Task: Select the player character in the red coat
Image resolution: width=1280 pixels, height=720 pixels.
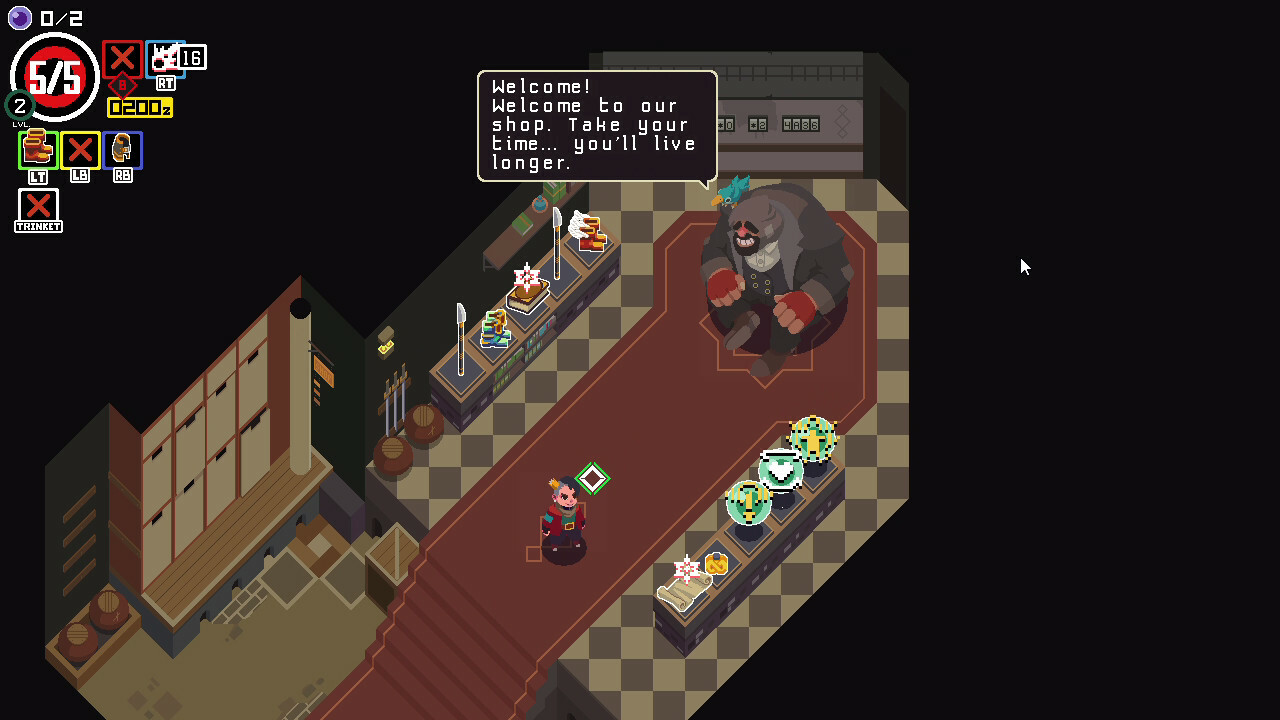Action: coord(566,515)
